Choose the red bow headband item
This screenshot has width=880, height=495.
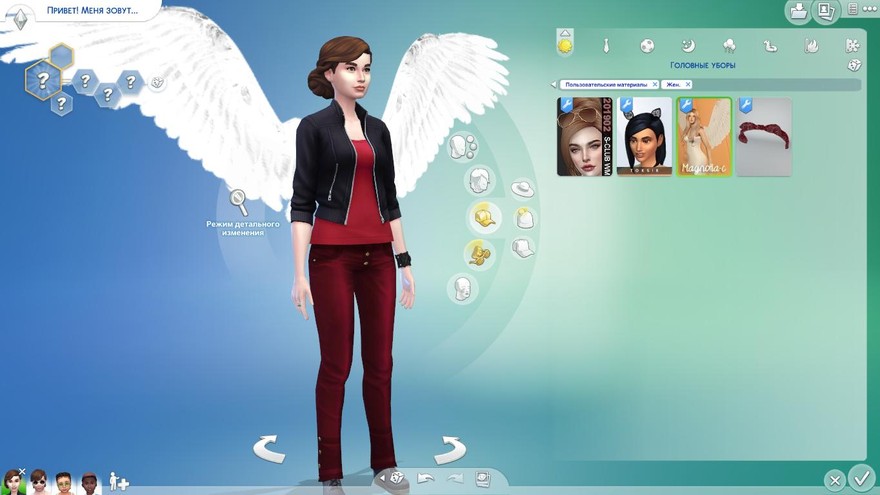pyautogui.click(x=764, y=137)
